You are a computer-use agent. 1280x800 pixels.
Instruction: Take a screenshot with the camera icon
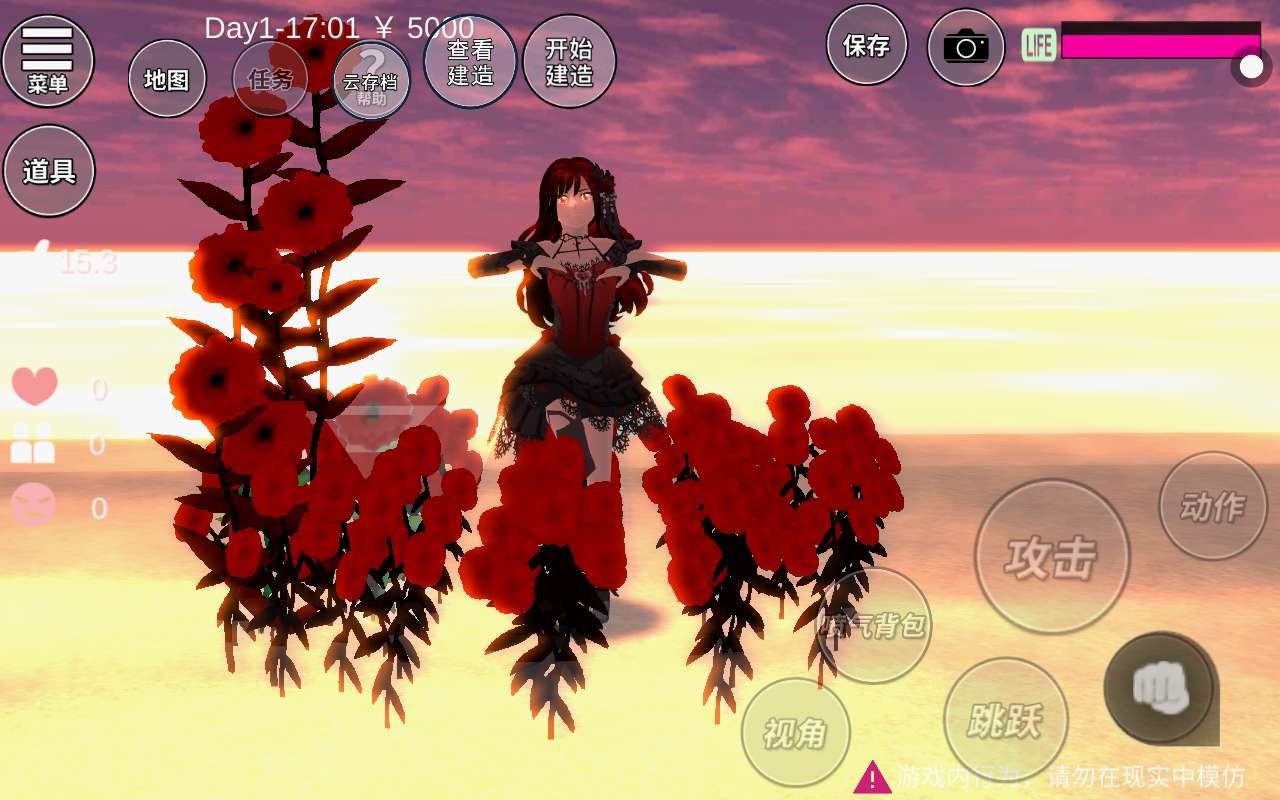(965, 47)
